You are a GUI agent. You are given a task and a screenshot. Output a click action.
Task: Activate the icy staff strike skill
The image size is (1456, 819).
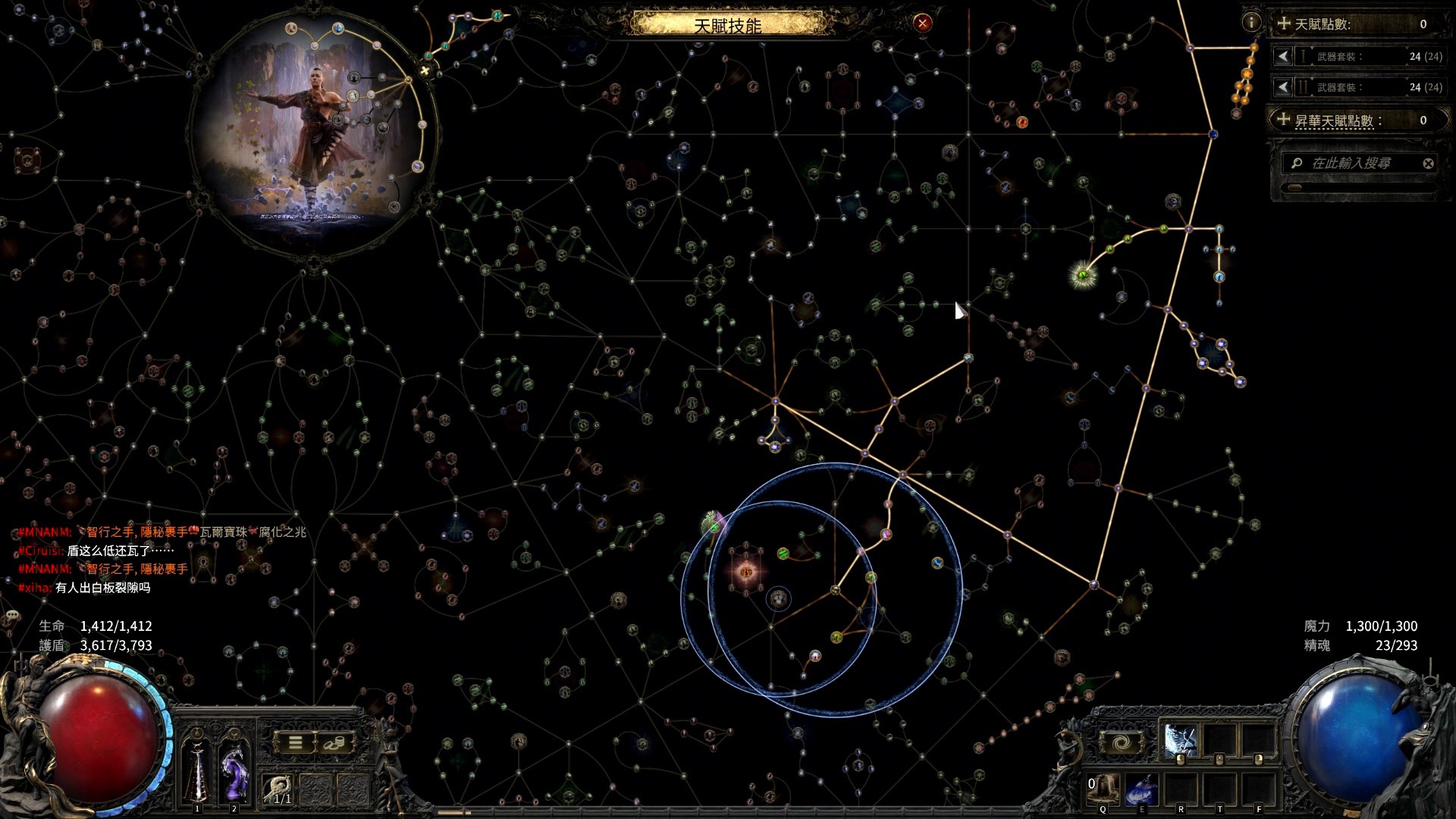coord(1180,741)
